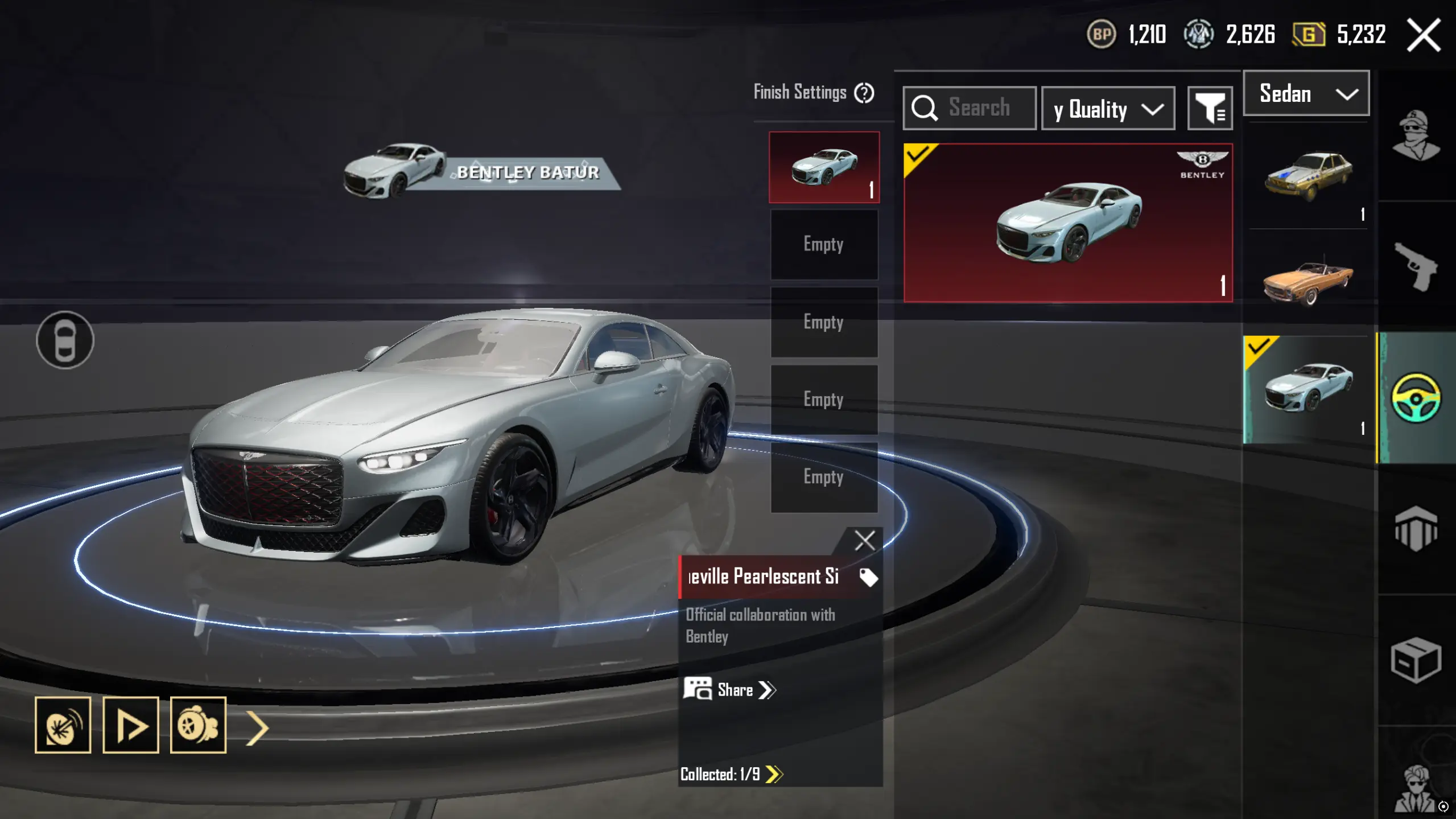
Task: Expand more options with the yellow arrow
Action: (257, 727)
